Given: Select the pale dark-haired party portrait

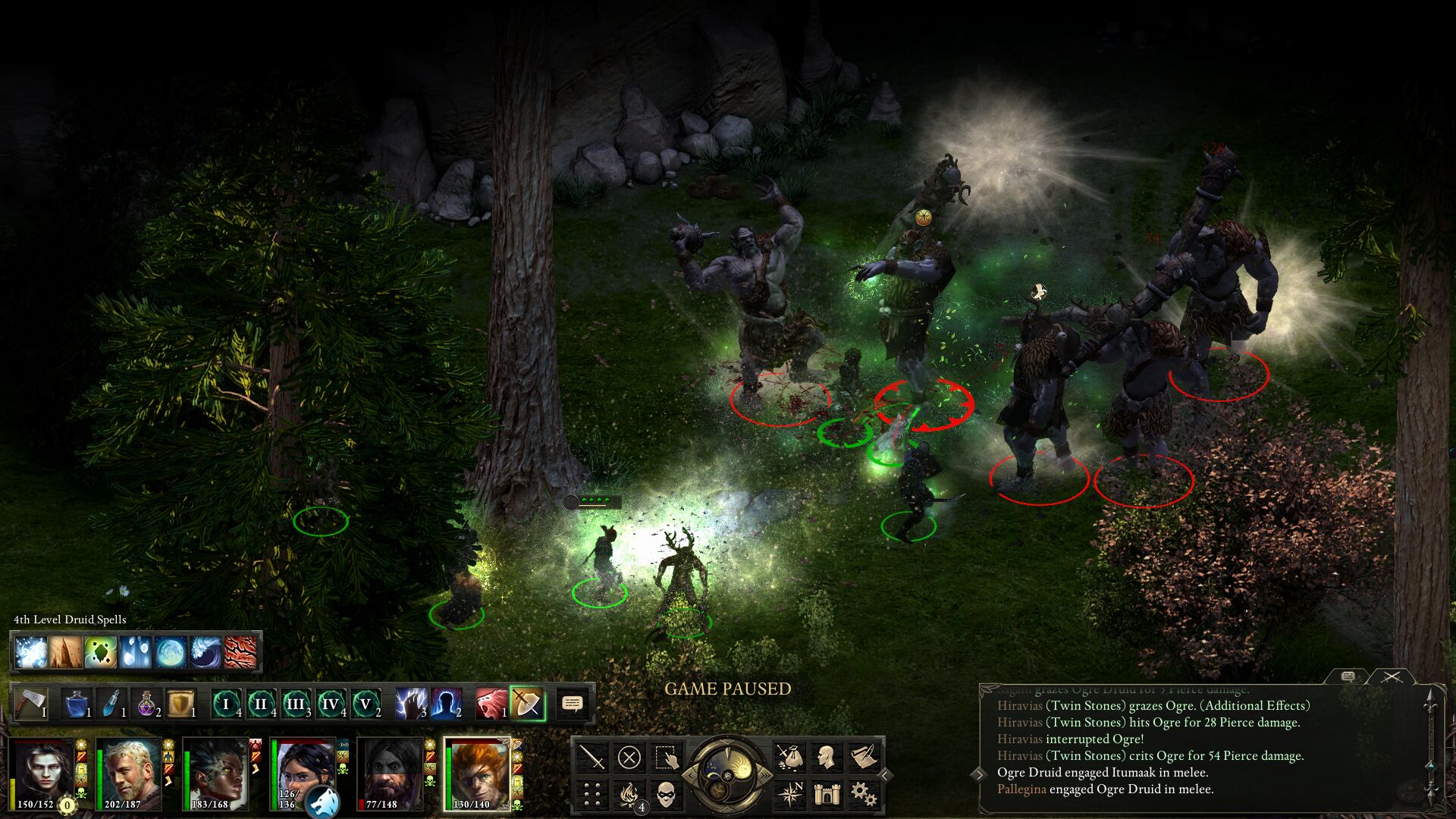Looking at the screenshot, I should pos(44,772).
